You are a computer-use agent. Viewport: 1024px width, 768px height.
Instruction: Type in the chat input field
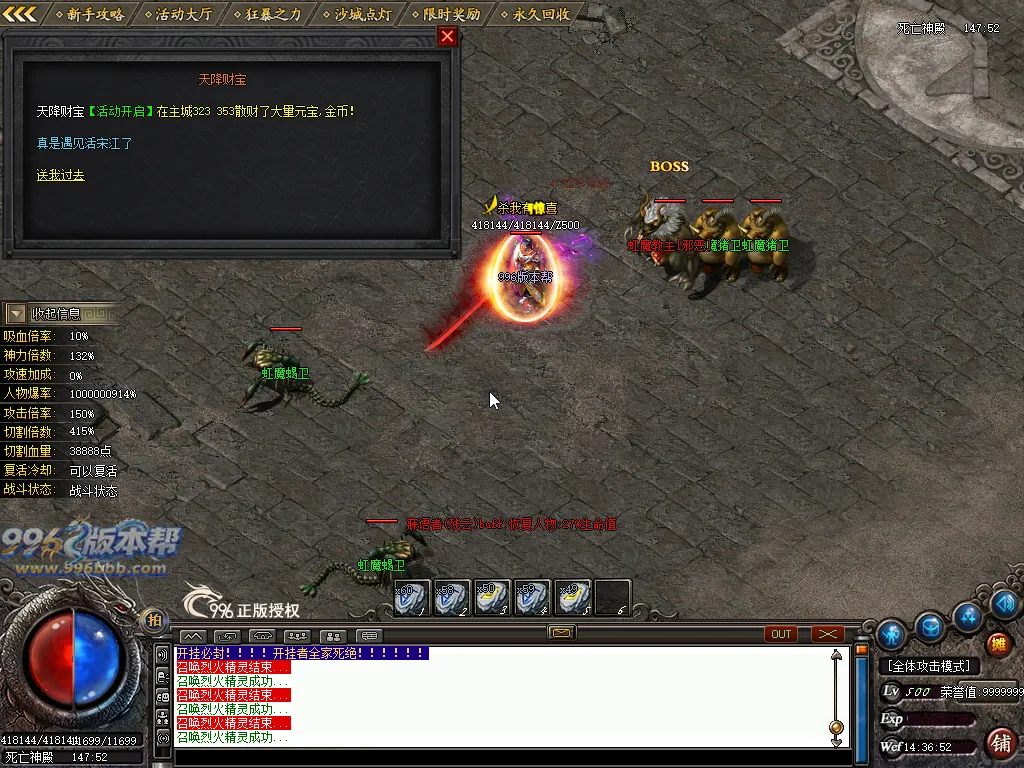(x=500, y=757)
